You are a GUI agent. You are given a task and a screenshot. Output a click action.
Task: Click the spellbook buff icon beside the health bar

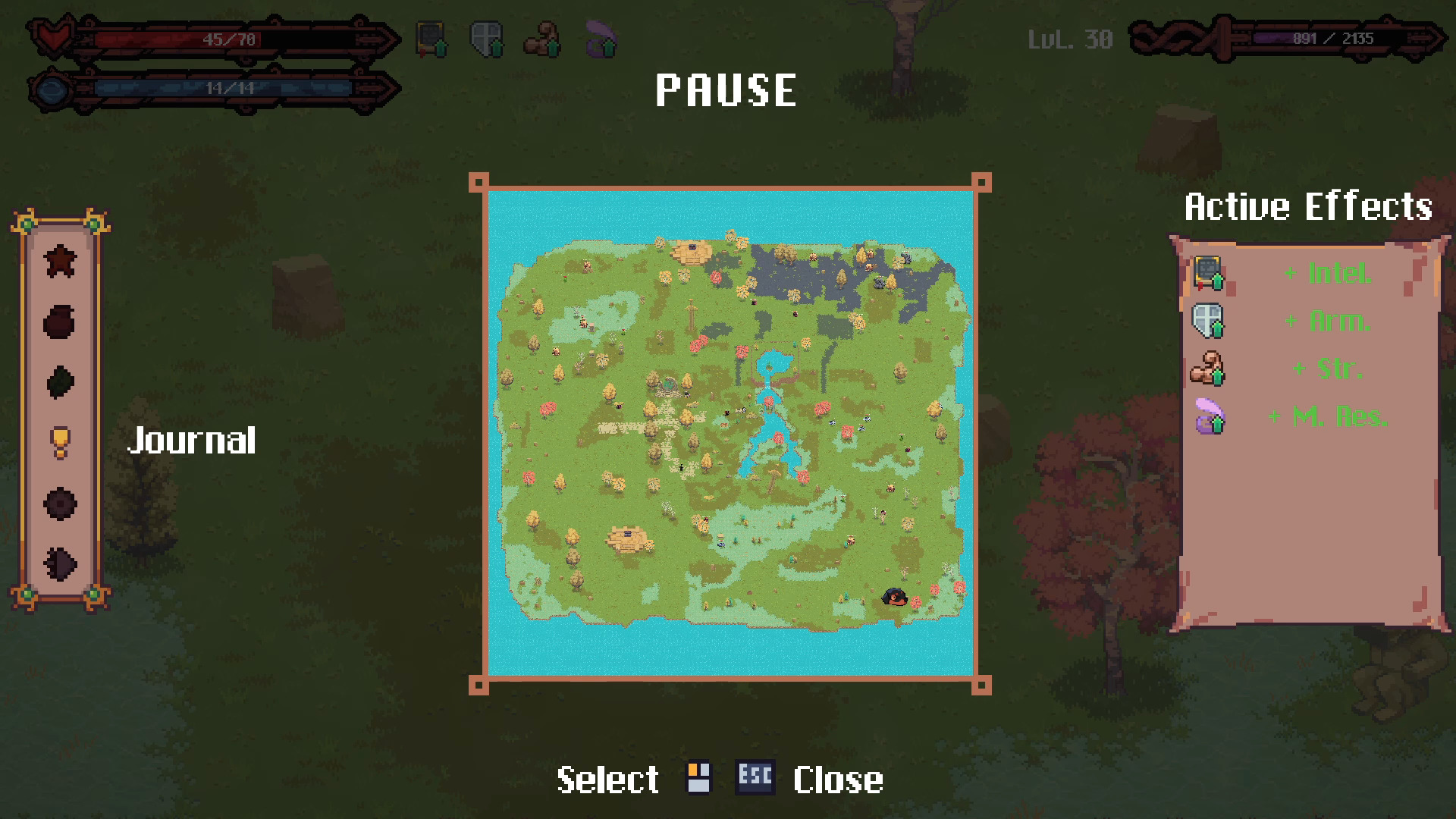431,39
